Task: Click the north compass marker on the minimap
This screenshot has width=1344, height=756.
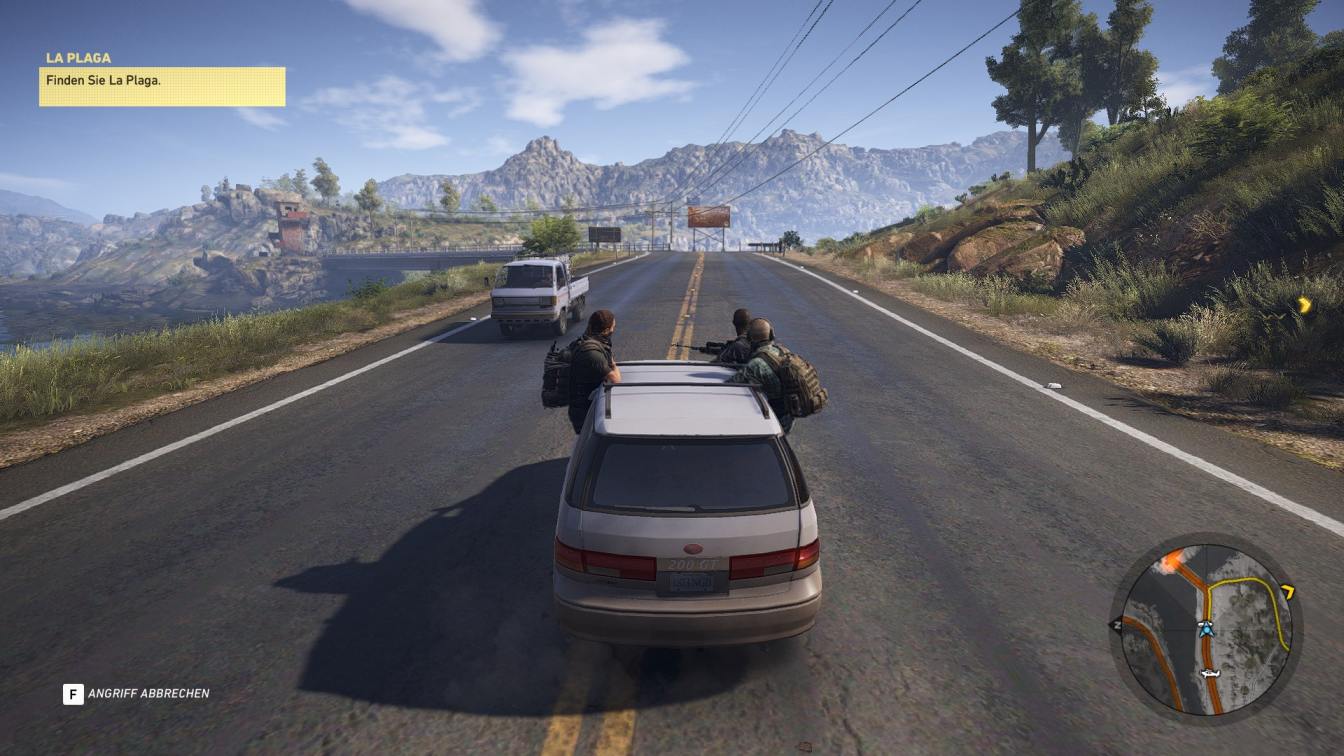Action: pos(1116,625)
